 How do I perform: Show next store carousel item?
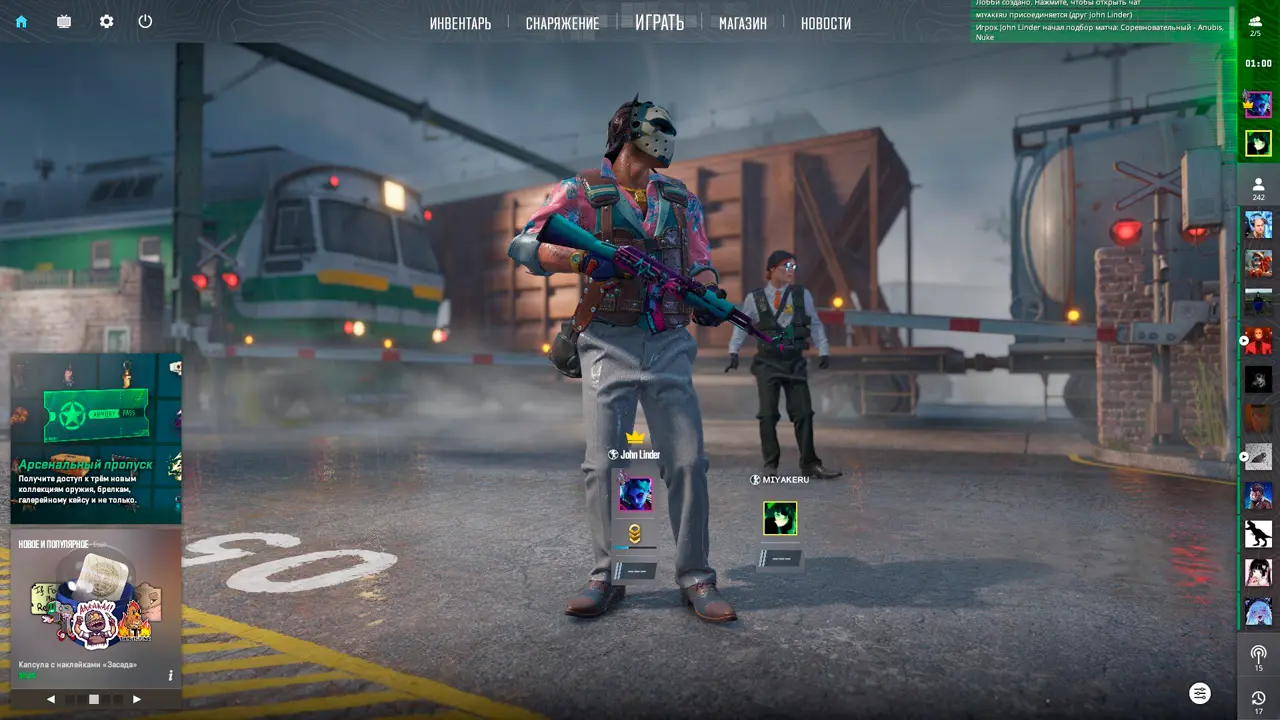tap(137, 699)
